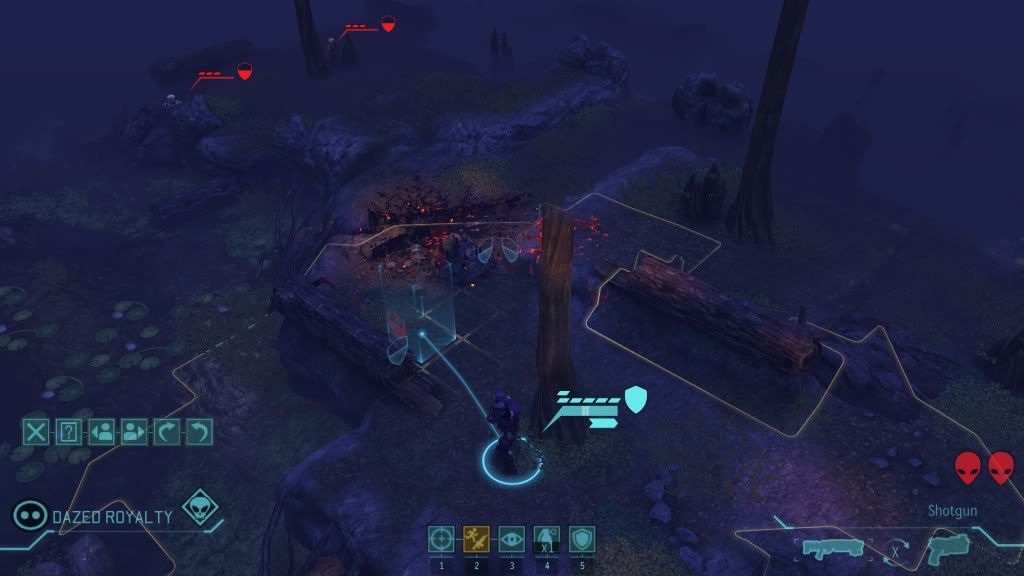
Task: Rotate camera with the left-curving arrow
Action: click(x=200, y=432)
